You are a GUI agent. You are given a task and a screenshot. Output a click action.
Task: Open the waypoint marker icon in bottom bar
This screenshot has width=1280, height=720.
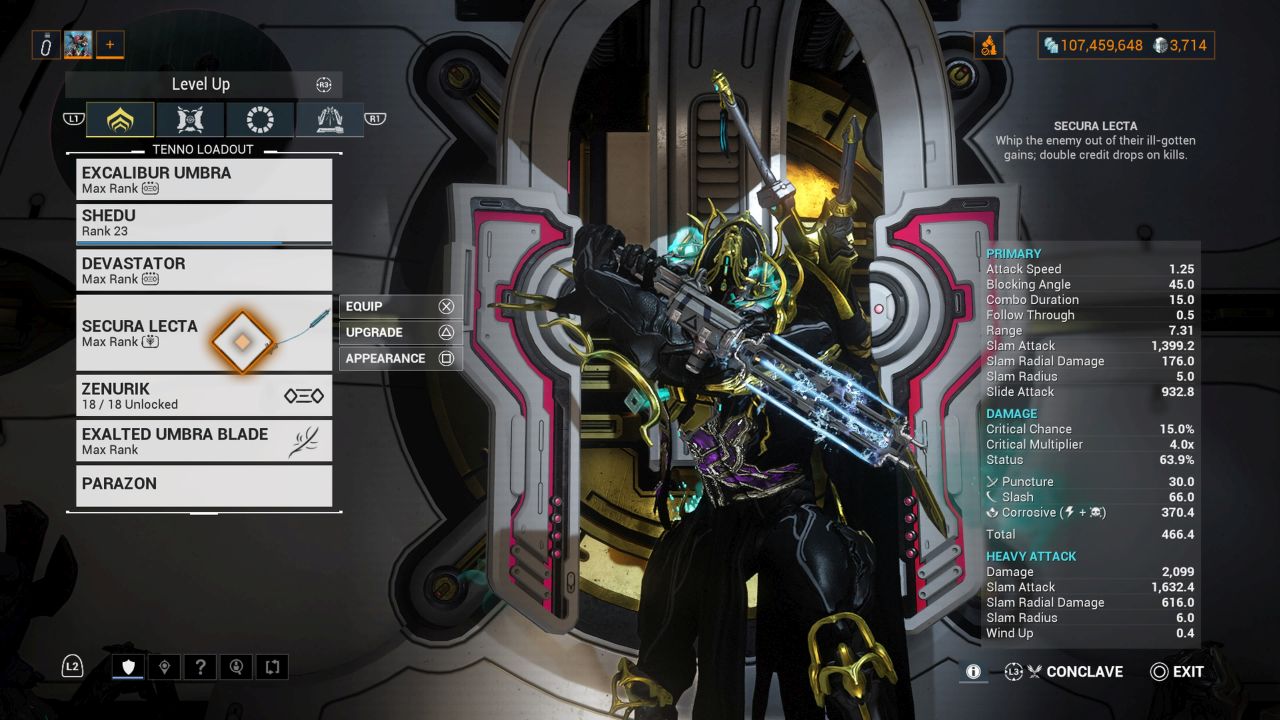(x=164, y=666)
